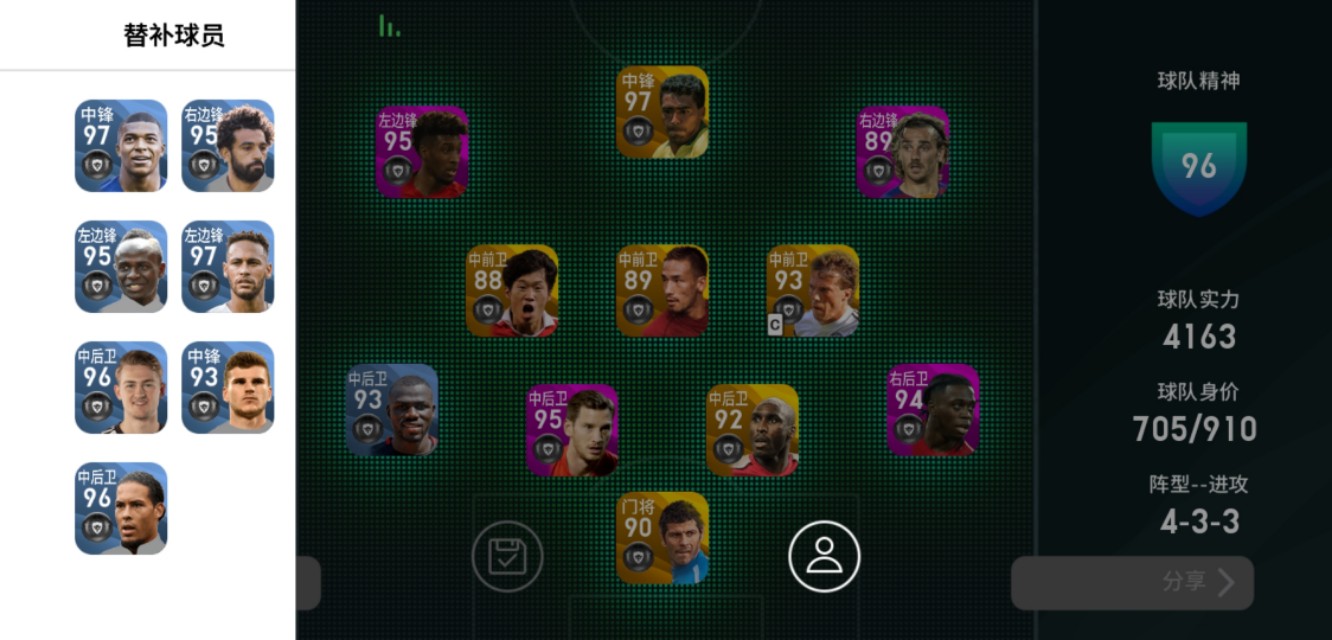
Task: Select the 门将 90 goalkeeper card
Action: click(x=662, y=538)
